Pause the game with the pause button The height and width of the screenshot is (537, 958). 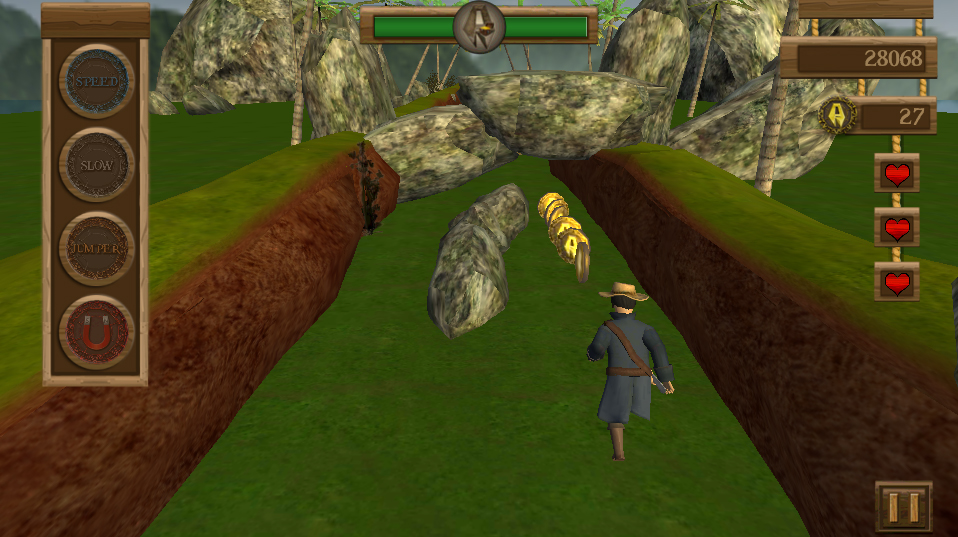[903, 506]
